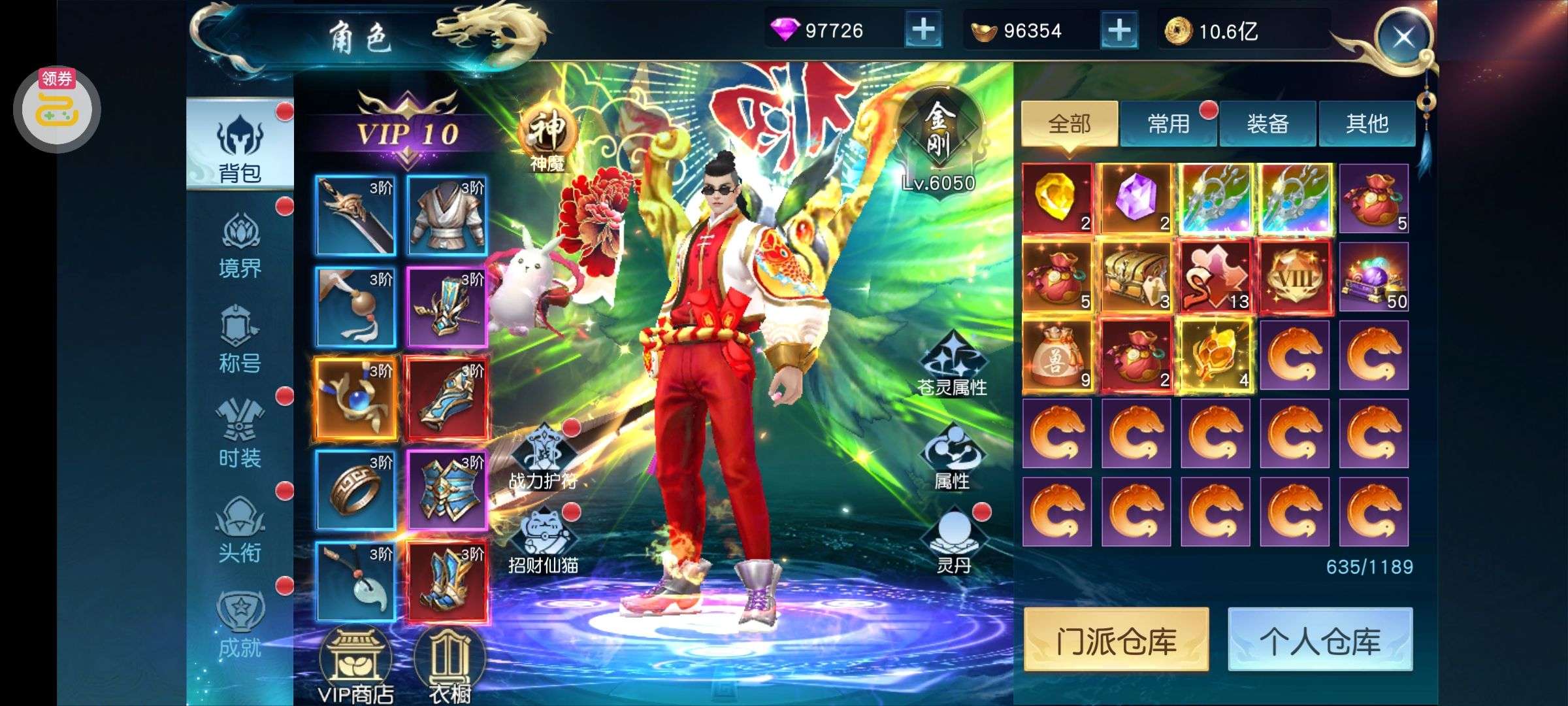This screenshot has height=706, width=1568.
Task: Open the VIP商店 shop
Action: (x=355, y=667)
